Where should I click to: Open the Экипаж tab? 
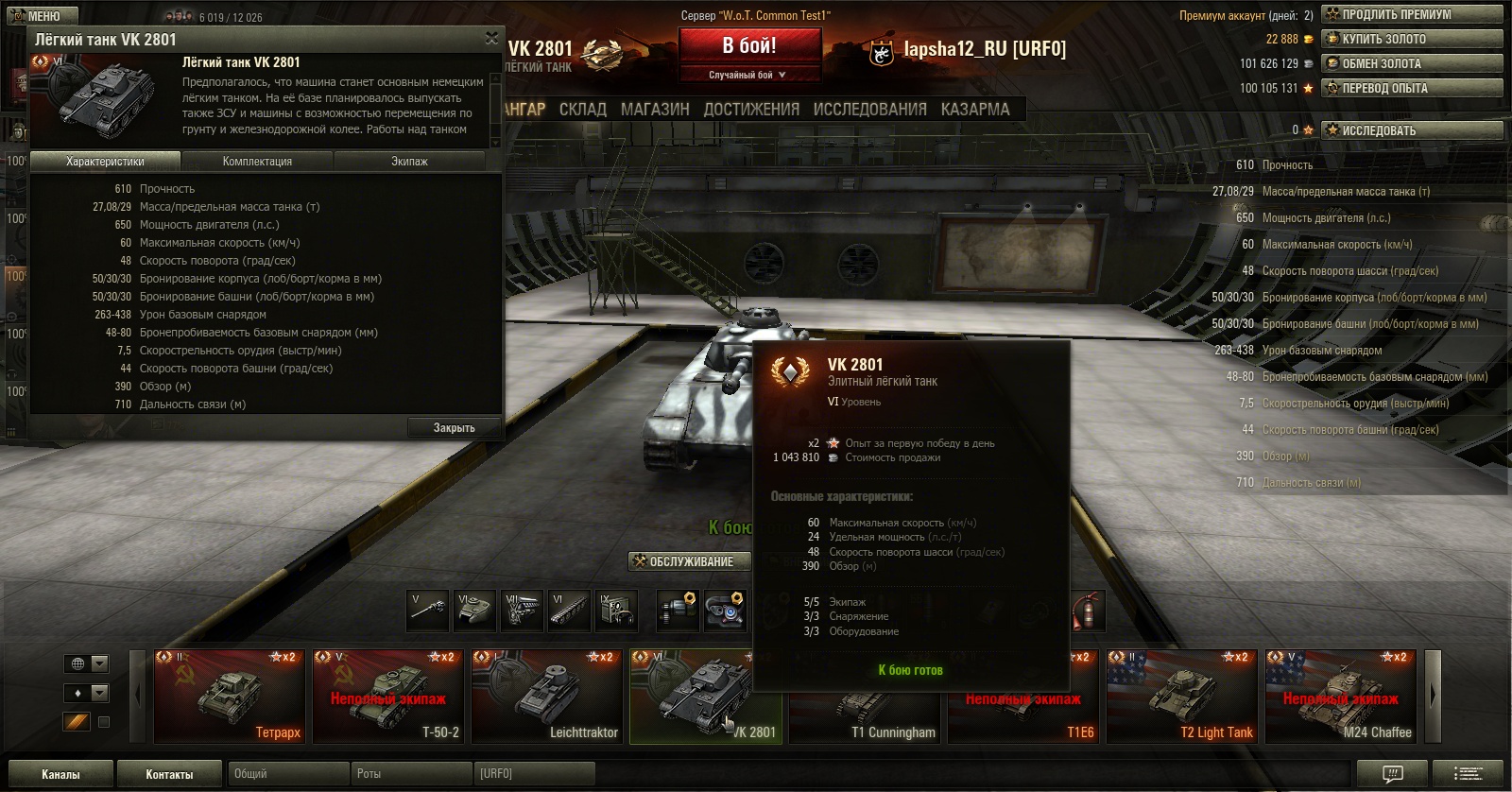pos(409,162)
